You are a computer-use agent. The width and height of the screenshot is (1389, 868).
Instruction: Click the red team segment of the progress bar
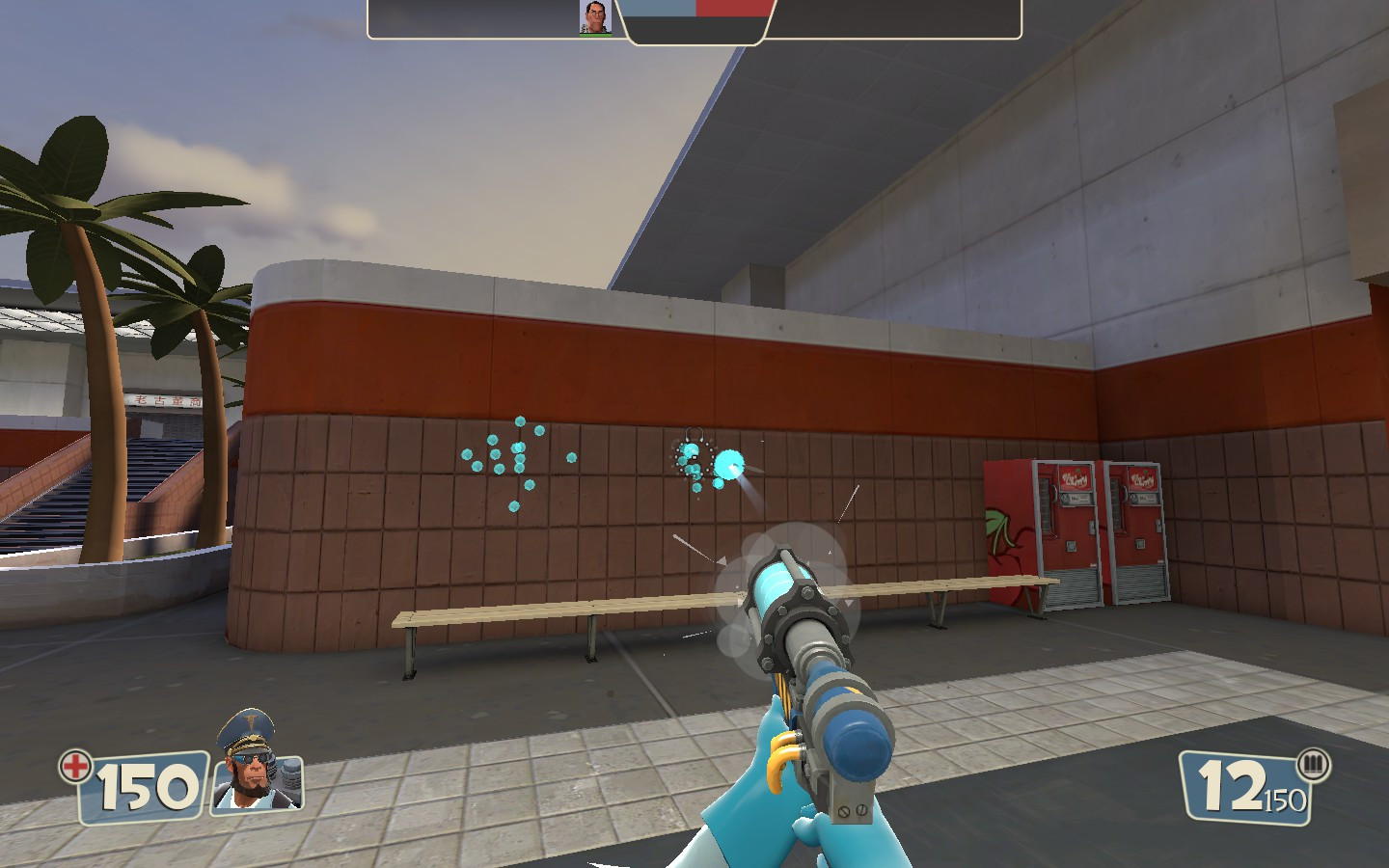pos(731,10)
